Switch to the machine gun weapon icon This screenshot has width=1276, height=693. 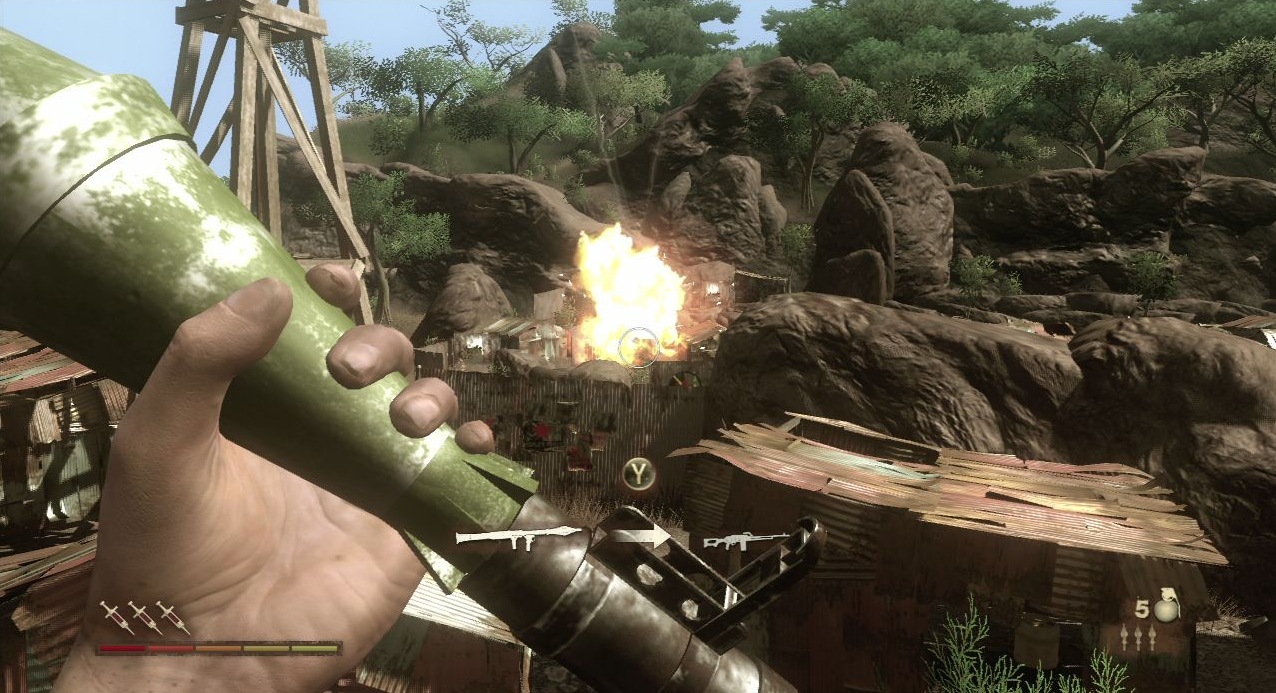[x=745, y=541]
